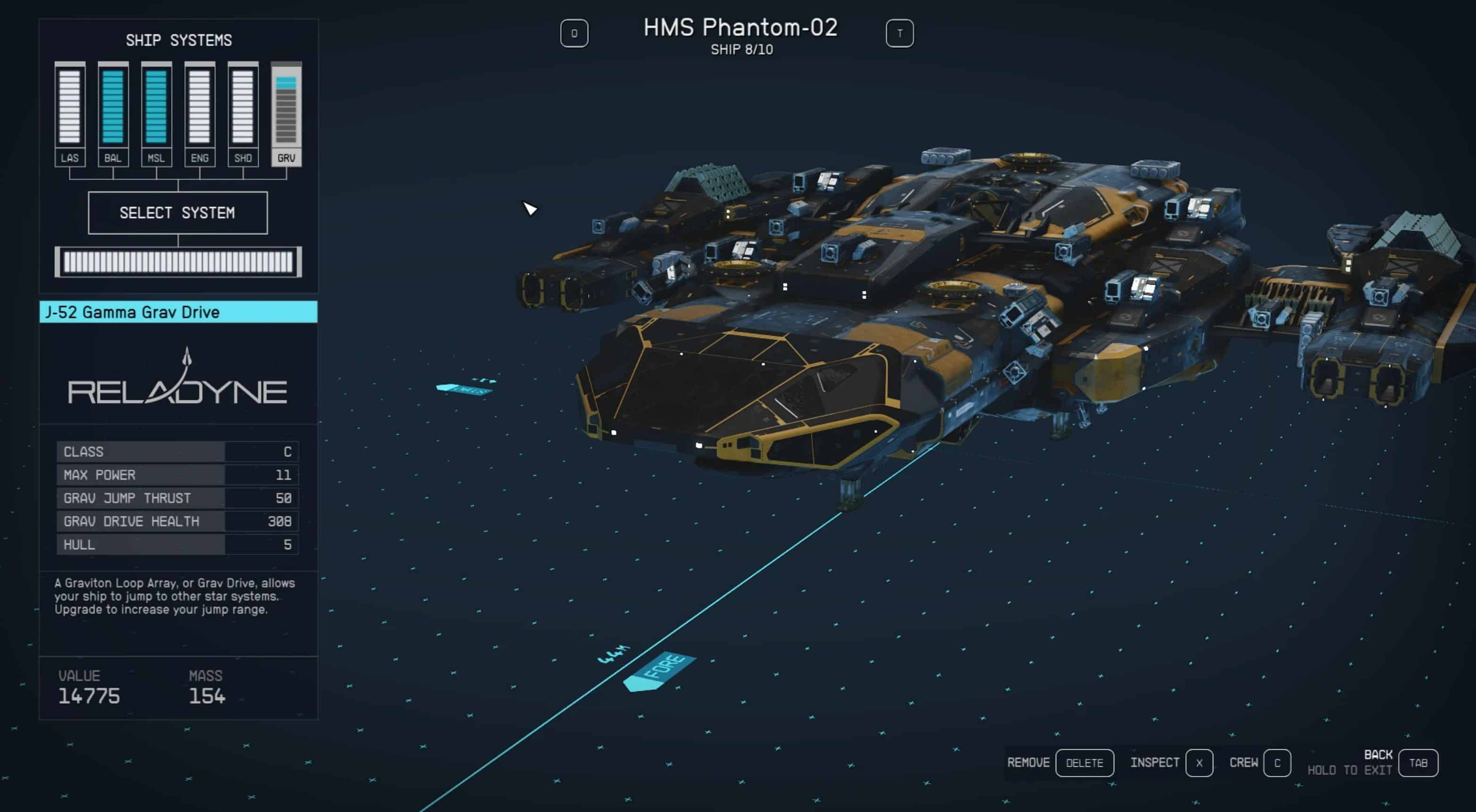1476x812 pixels.
Task: Pick the ENG engine system bar
Action: point(200,107)
